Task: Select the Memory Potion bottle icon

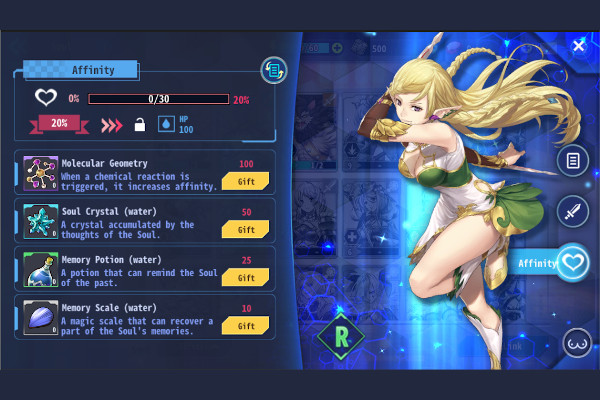Action: tap(40, 269)
